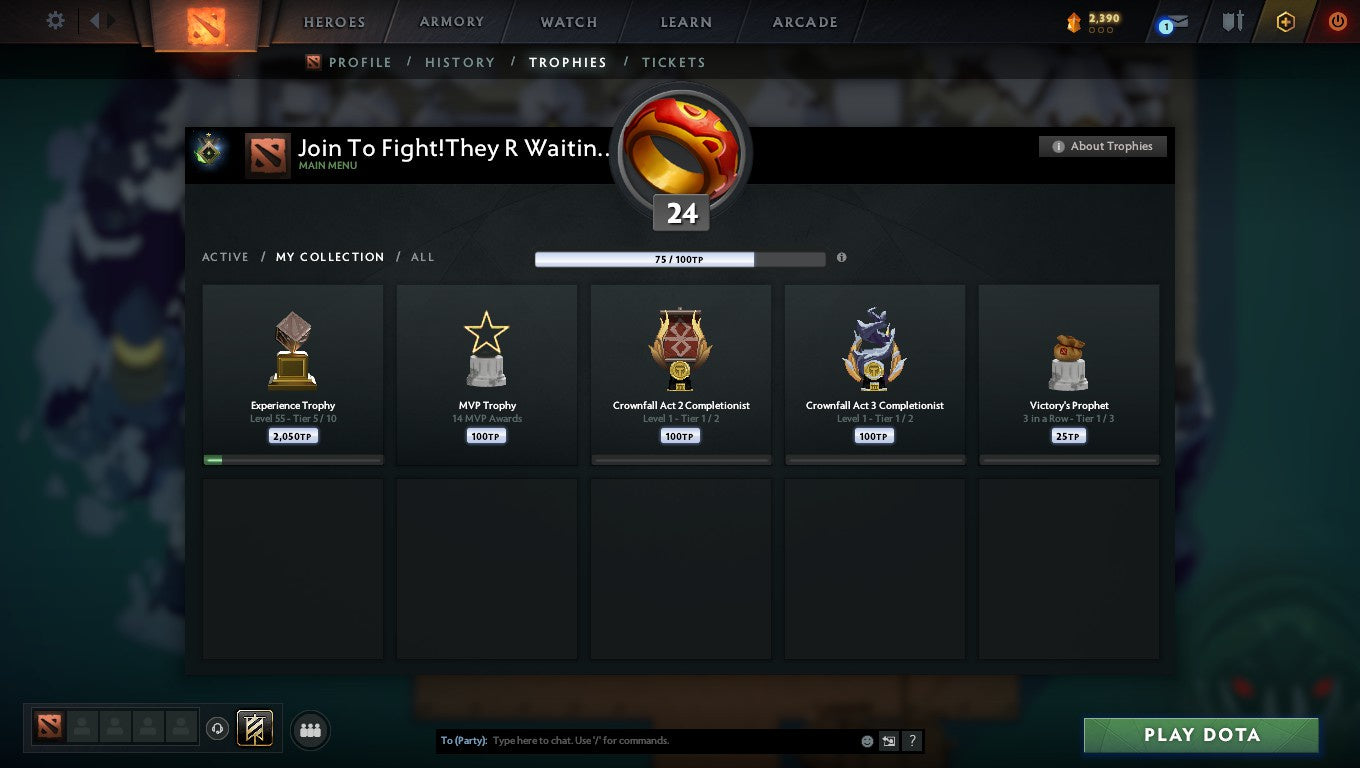The image size is (1360, 768).
Task: Switch to the ACTIVE trophies filter
Action: pyautogui.click(x=225, y=257)
